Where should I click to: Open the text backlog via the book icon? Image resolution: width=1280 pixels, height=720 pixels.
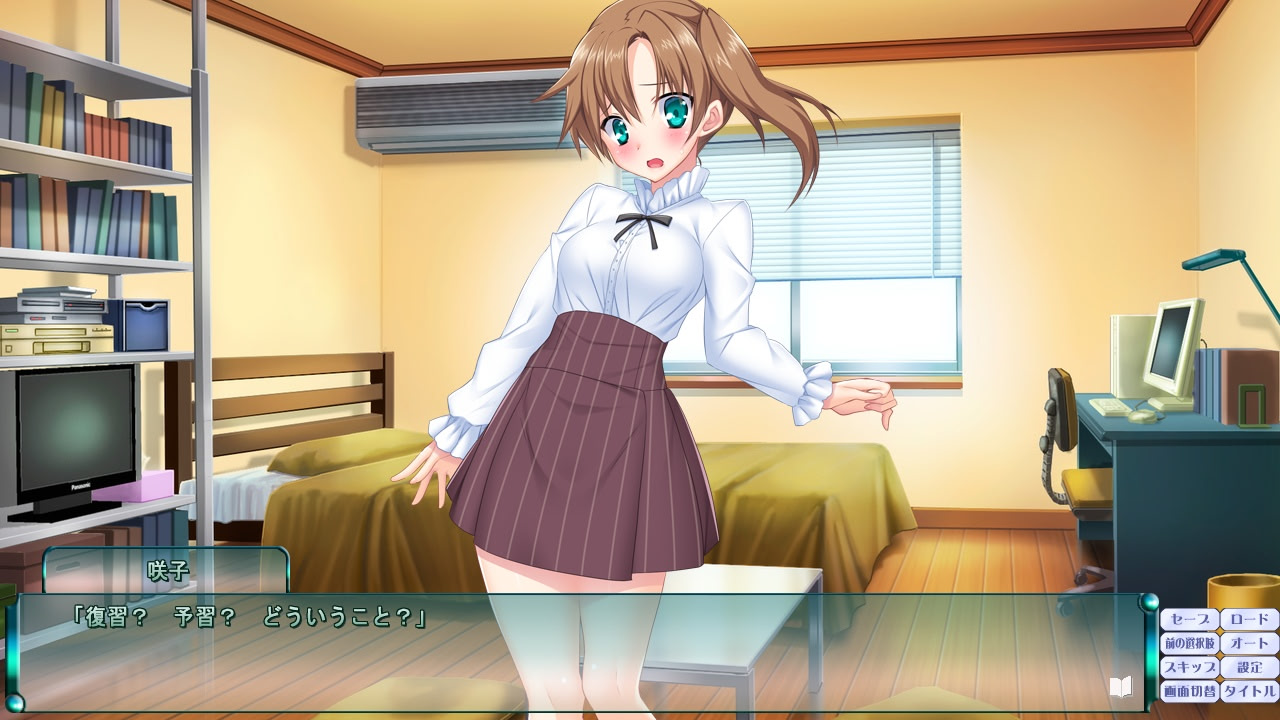tap(1121, 687)
